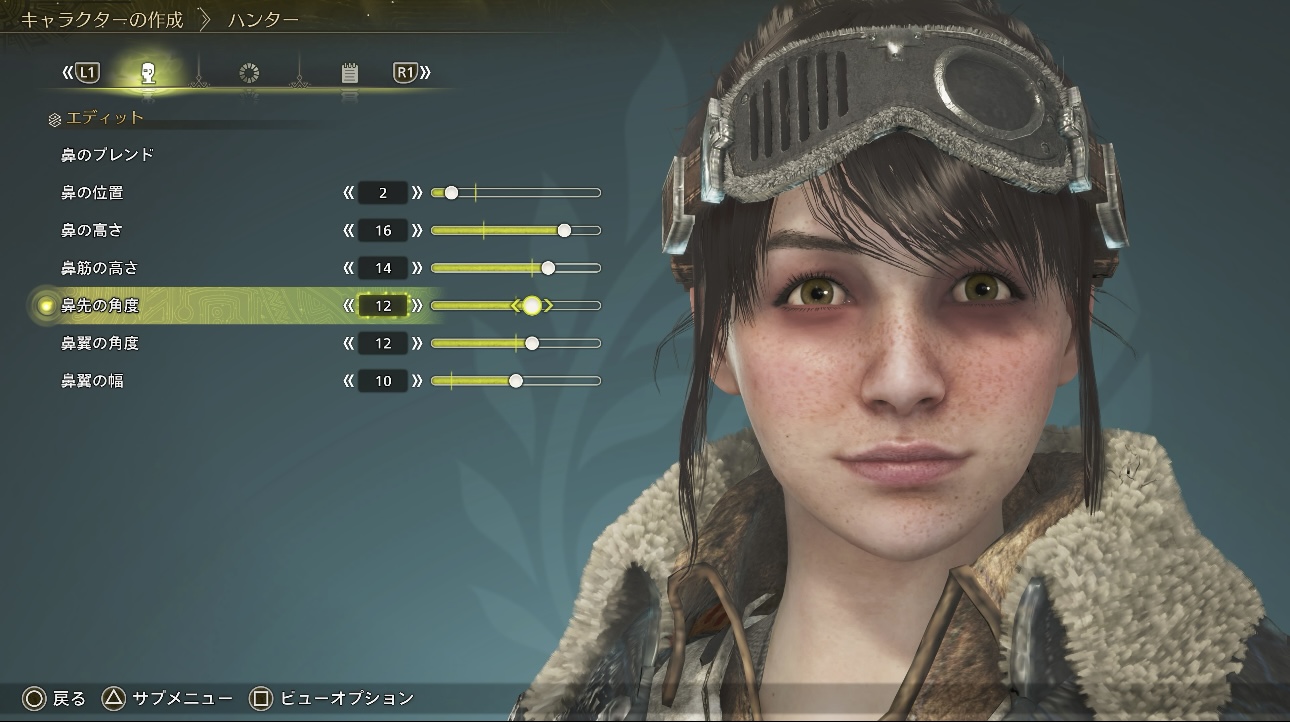Select the 鼻のブレンド menu entry
Image resolution: width=1290 pixels, height=722 pixels.
[107, 155]
